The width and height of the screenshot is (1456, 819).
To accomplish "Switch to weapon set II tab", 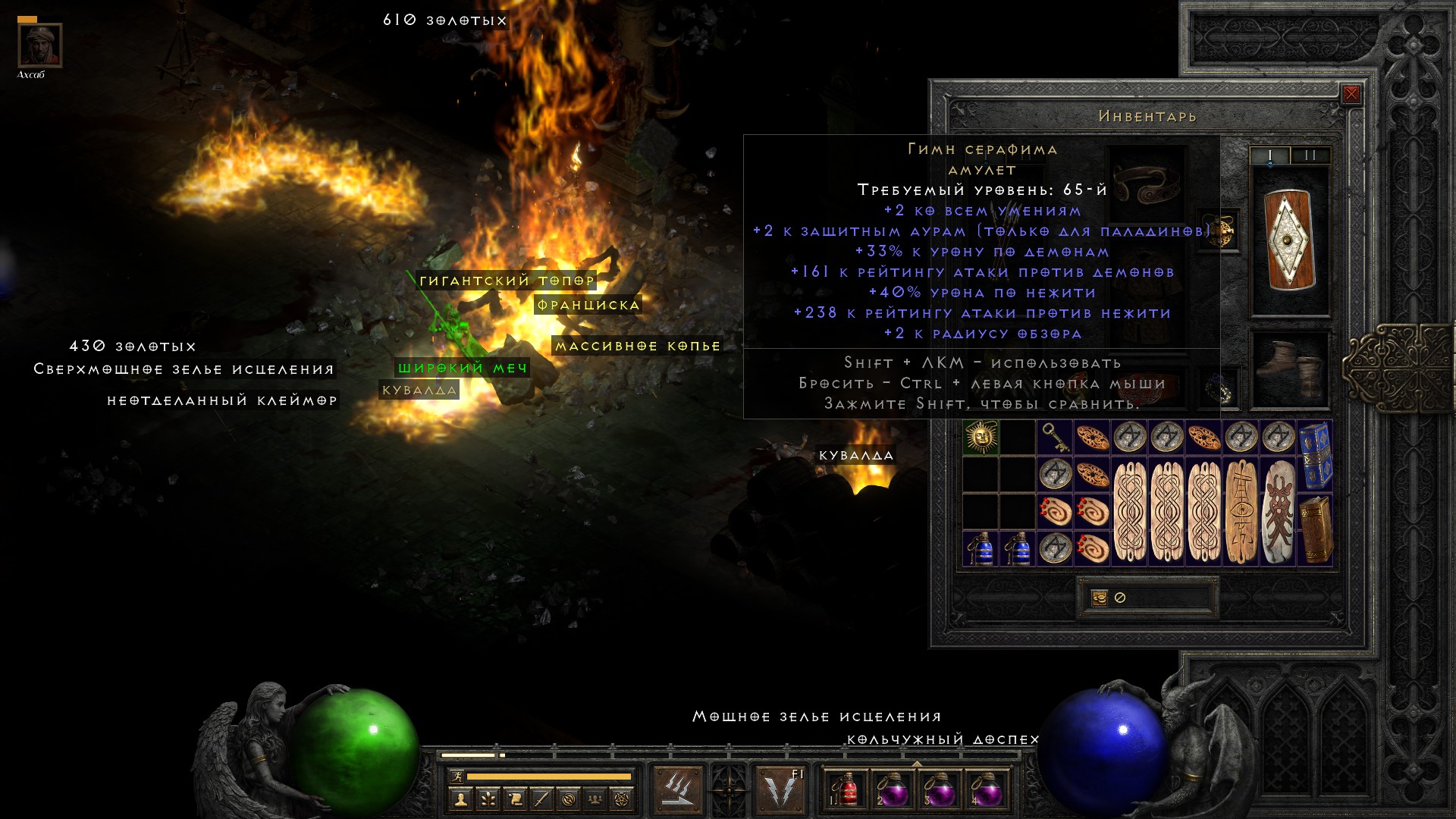I will pos(1310,155).
